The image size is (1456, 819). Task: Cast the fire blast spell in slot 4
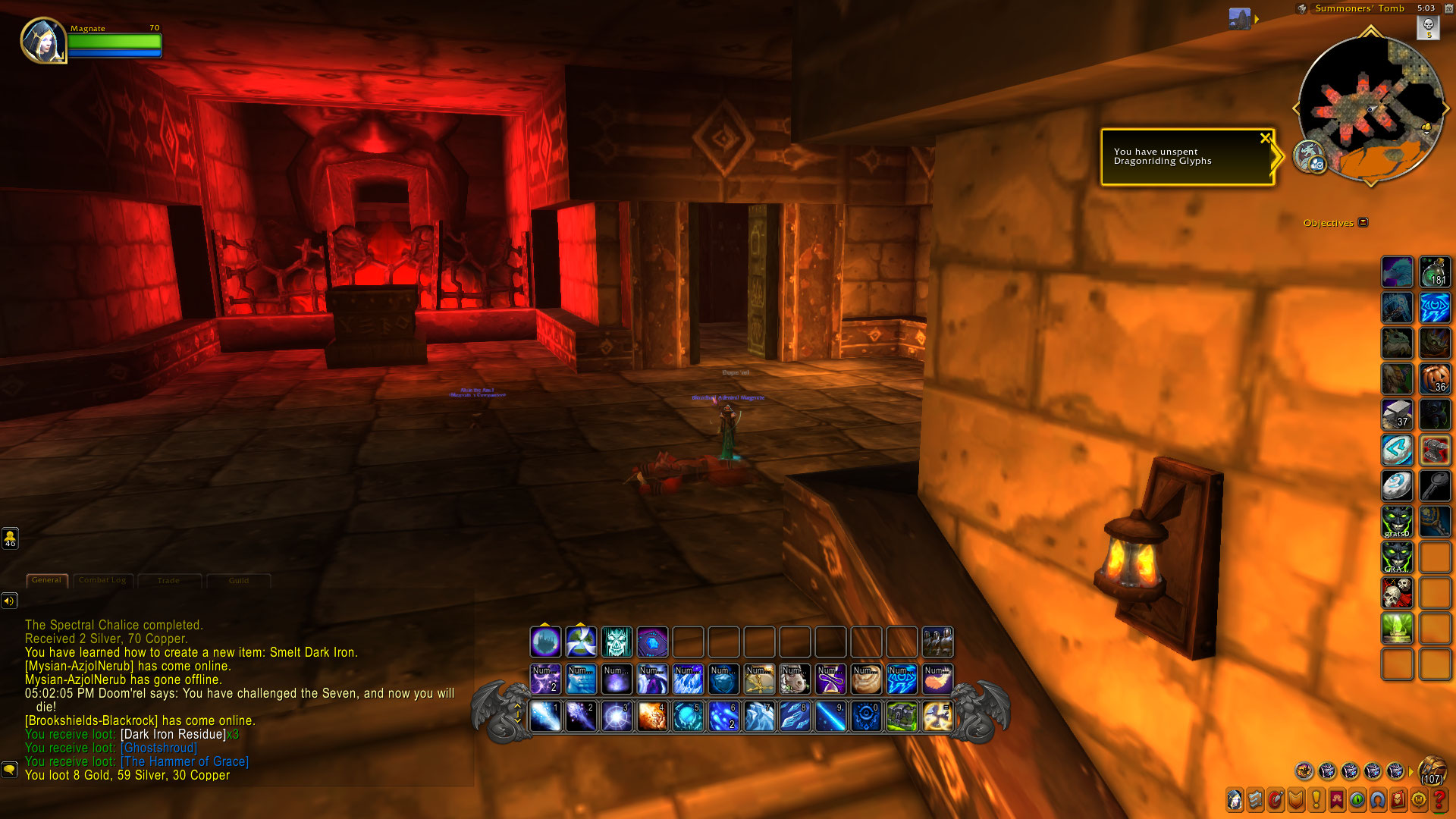point(652,717)
